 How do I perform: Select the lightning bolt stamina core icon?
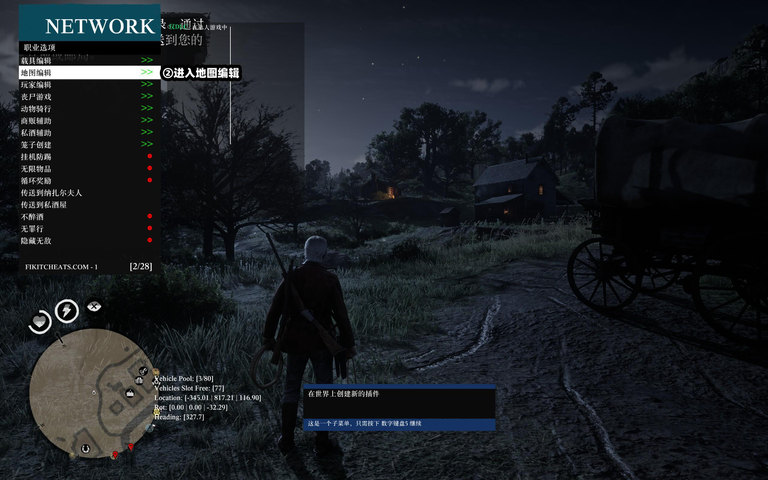pos(67,311)
